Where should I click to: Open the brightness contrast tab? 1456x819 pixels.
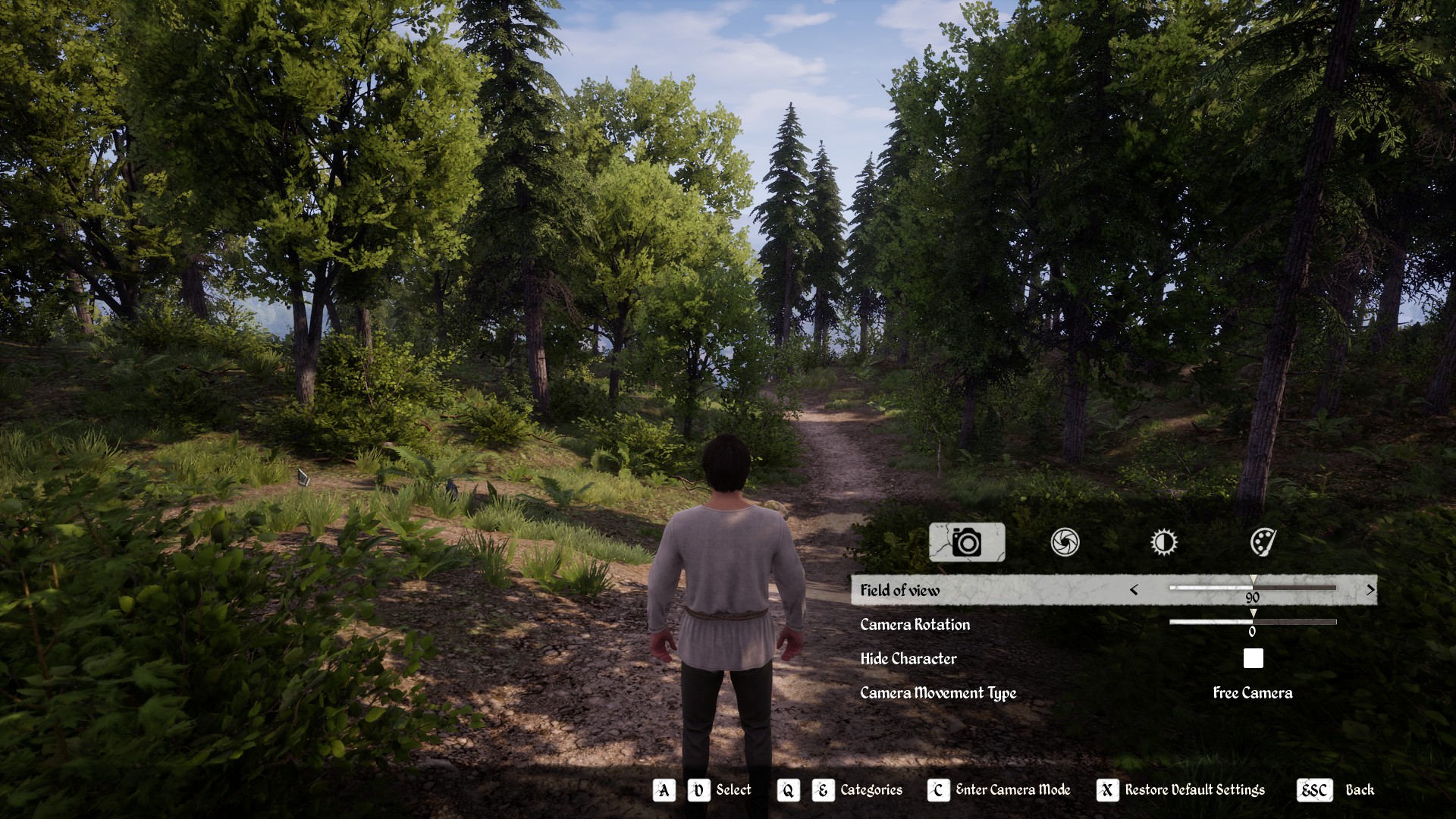(x=1163, y=542)
